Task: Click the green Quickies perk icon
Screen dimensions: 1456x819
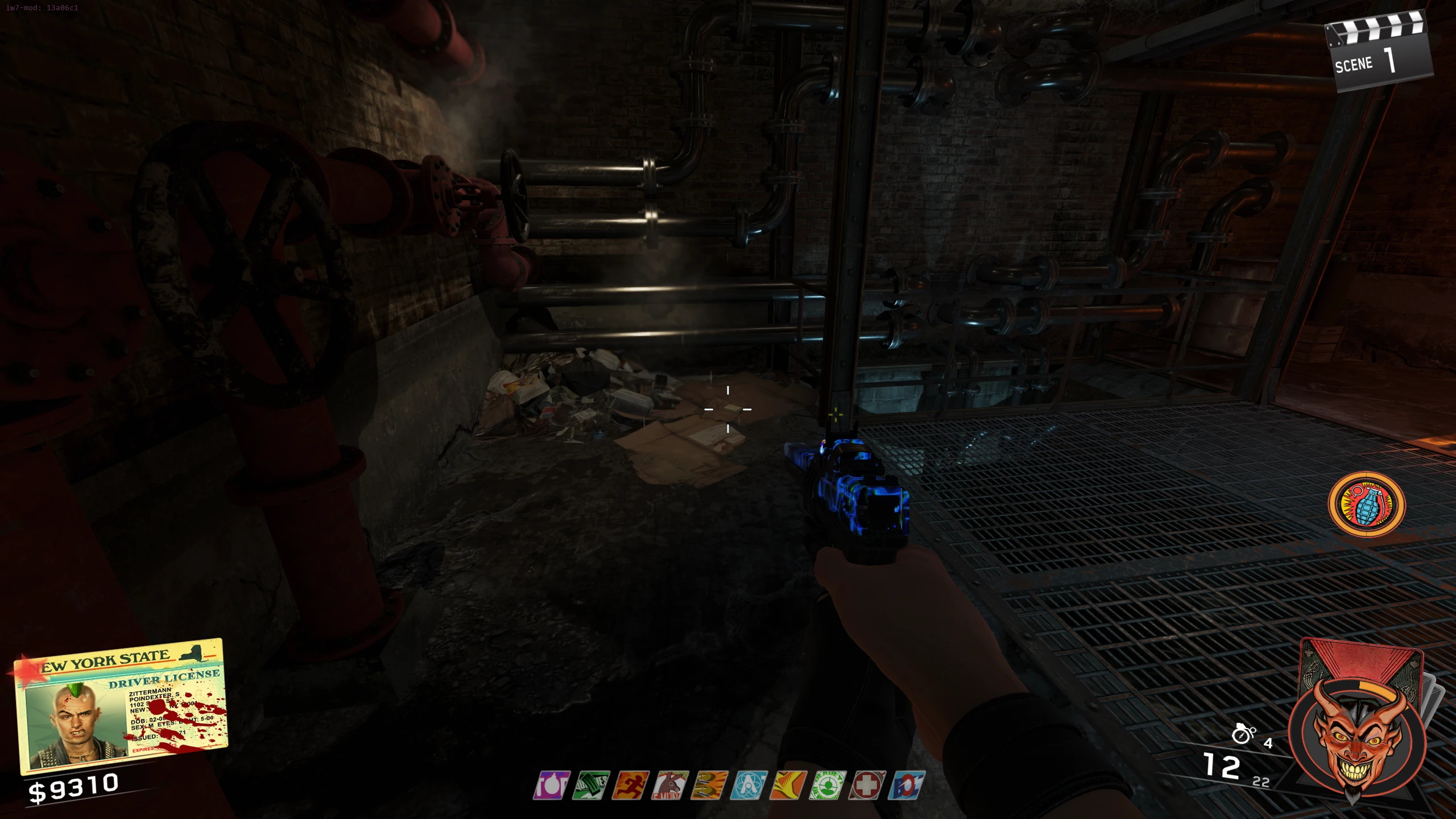Action: (591, 785)
